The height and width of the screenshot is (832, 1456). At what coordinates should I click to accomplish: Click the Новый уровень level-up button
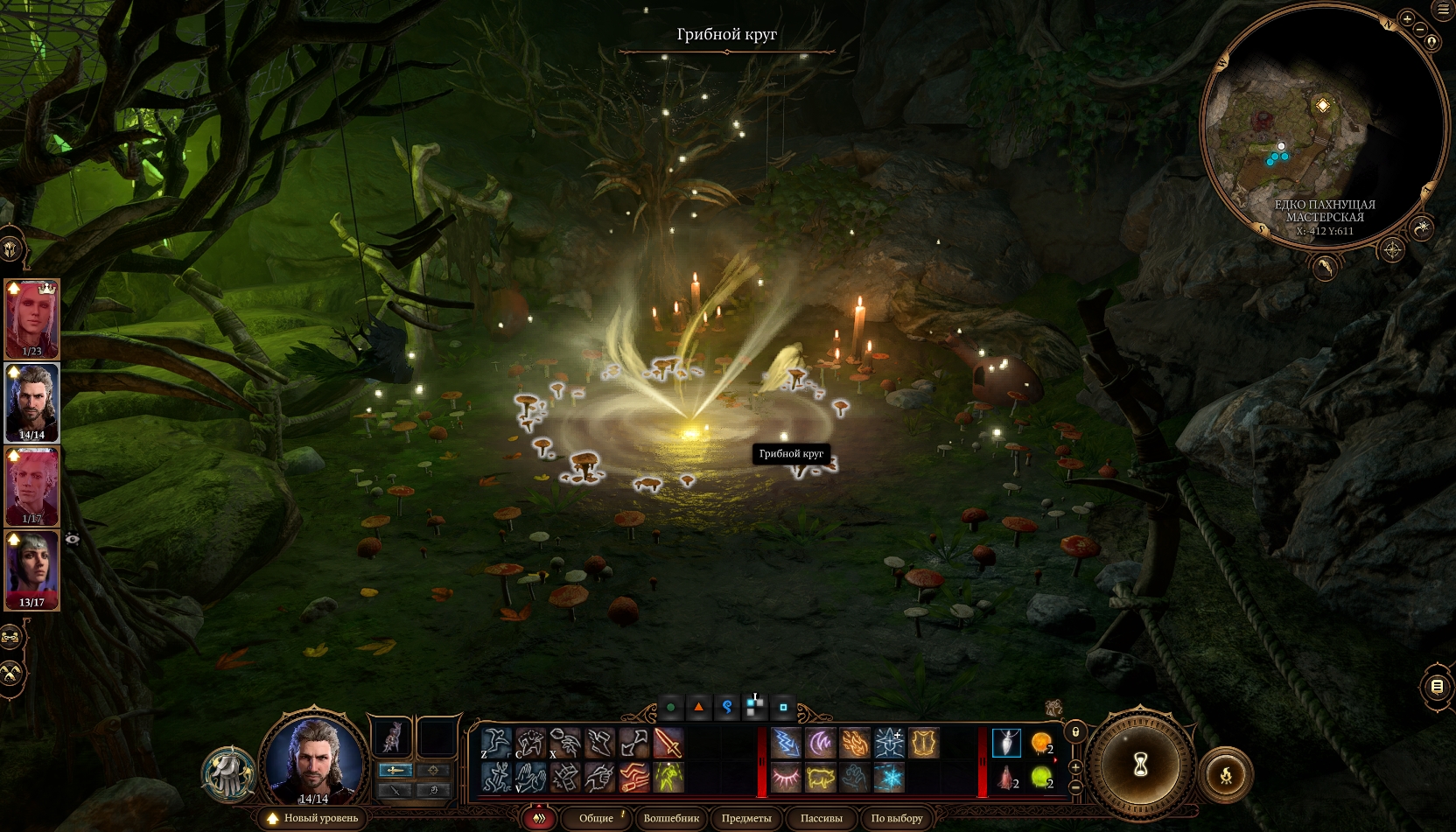tap(312, 818)
